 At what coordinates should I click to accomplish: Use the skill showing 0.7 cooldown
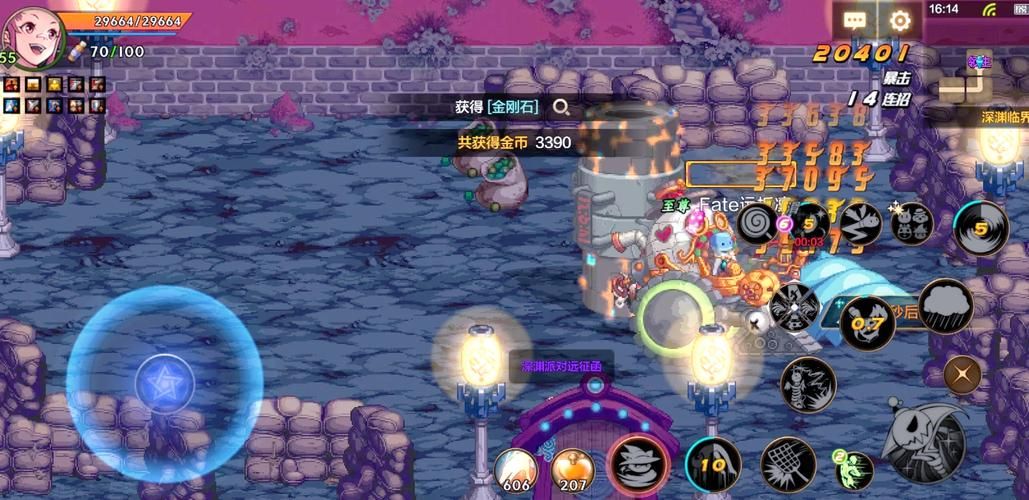(x=866, y=323)
